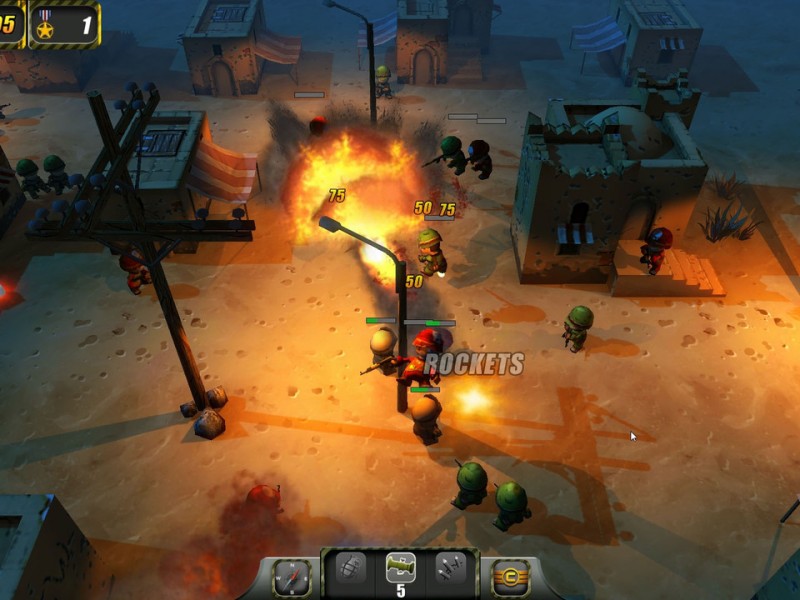Choose the rocket launcher weapon slot
This screenshot has width=800, height=600.
400,567
